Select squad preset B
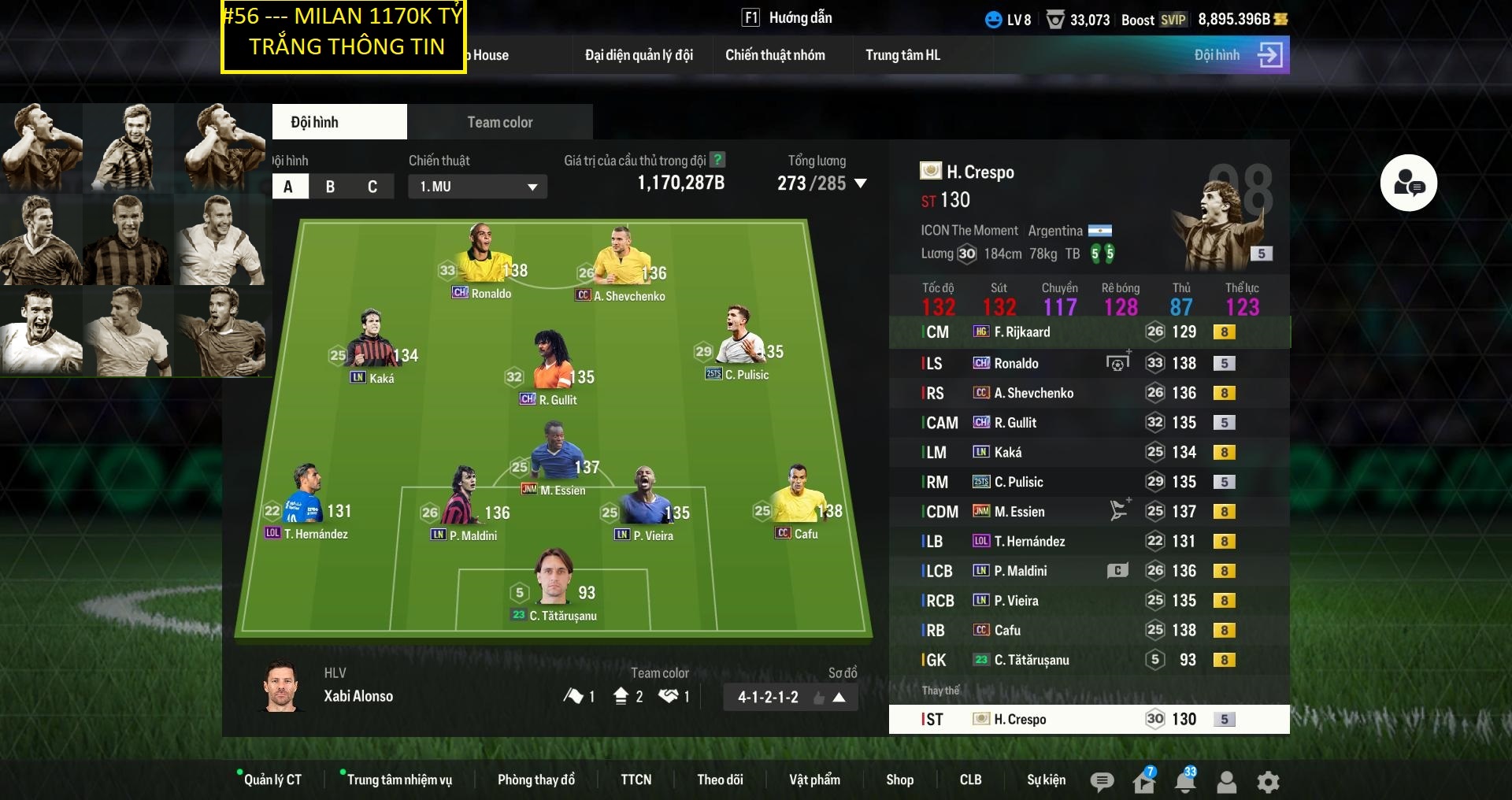Image resolution: width=1512 pixels, height=800 pixels. [x=329, y=187]
